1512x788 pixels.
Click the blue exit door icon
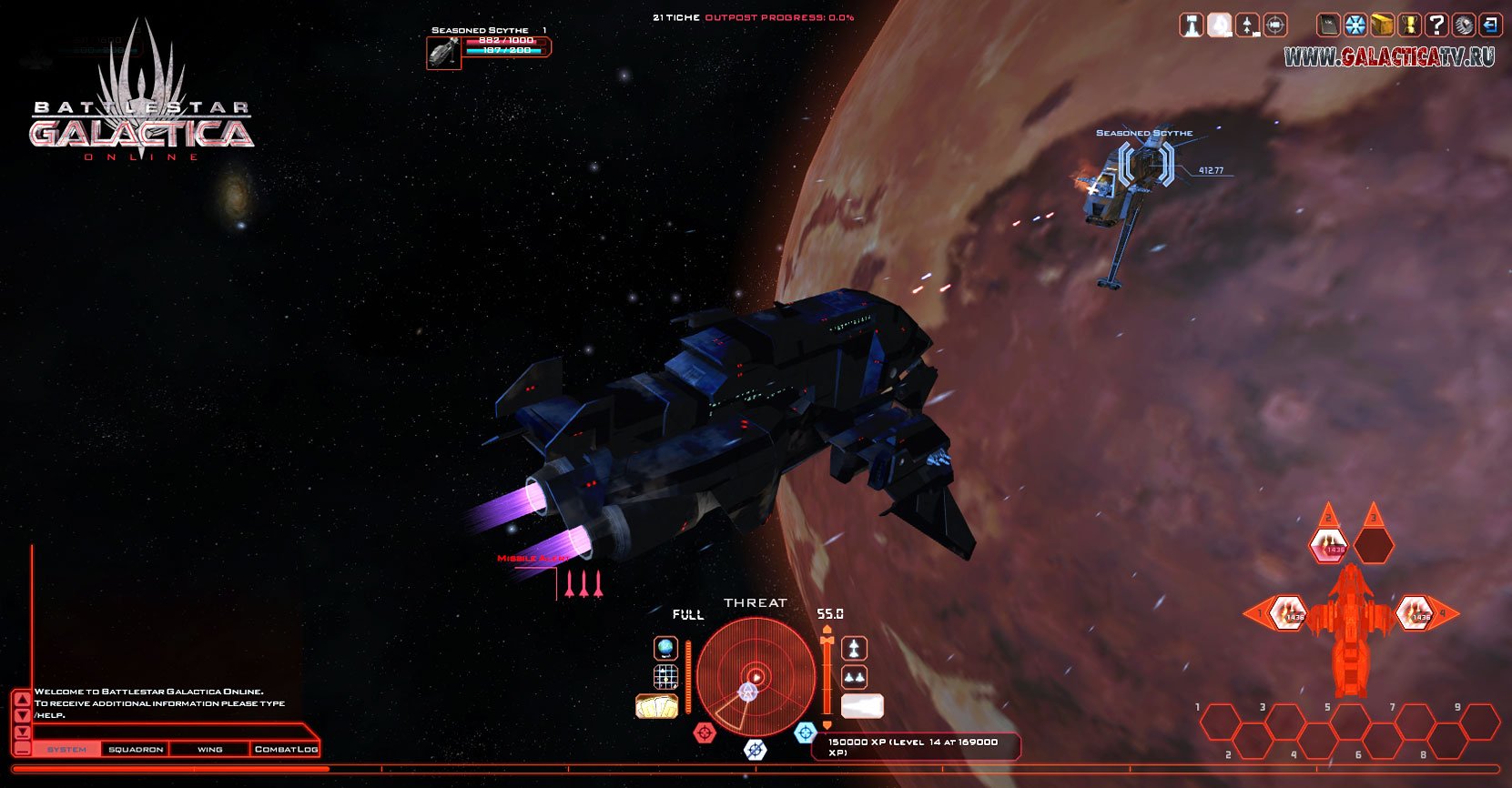(x=1491, y=25)
